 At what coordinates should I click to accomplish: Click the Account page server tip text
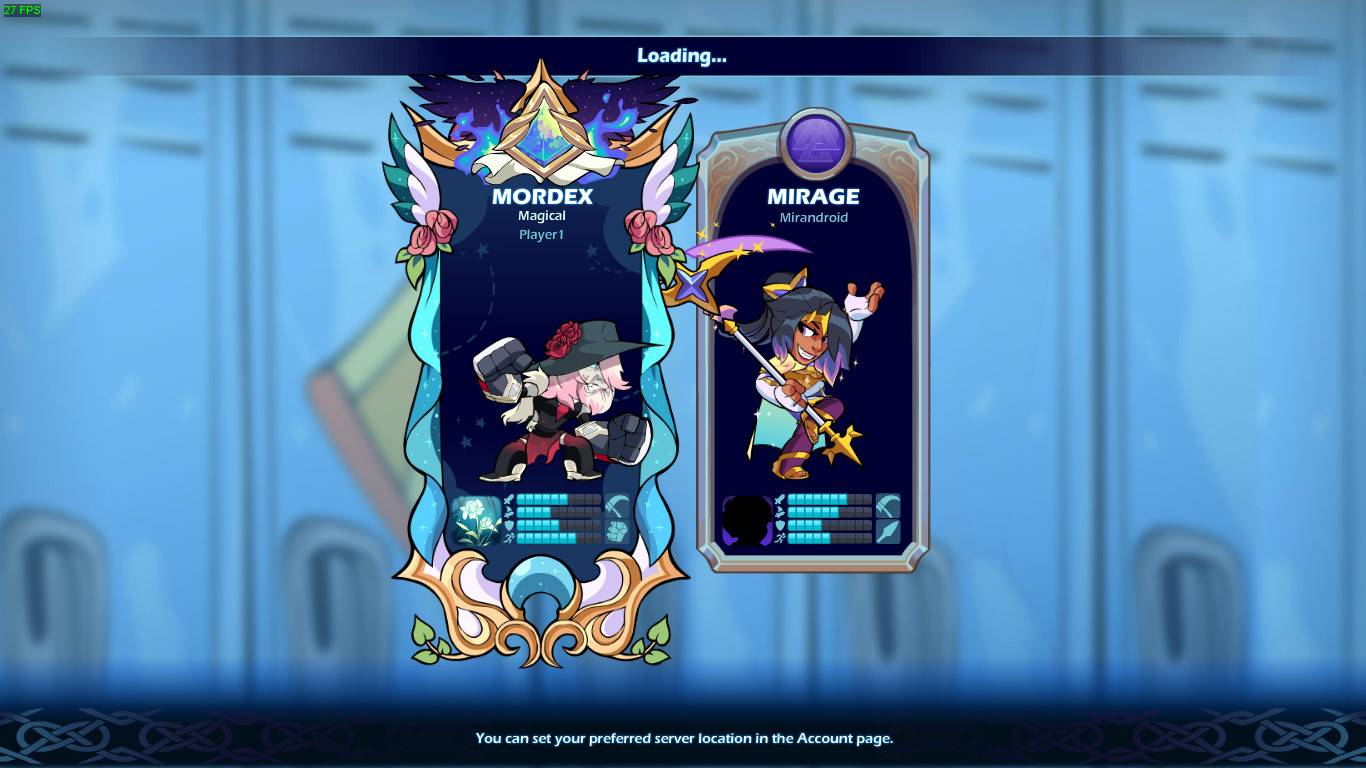[x=683, y=738]
